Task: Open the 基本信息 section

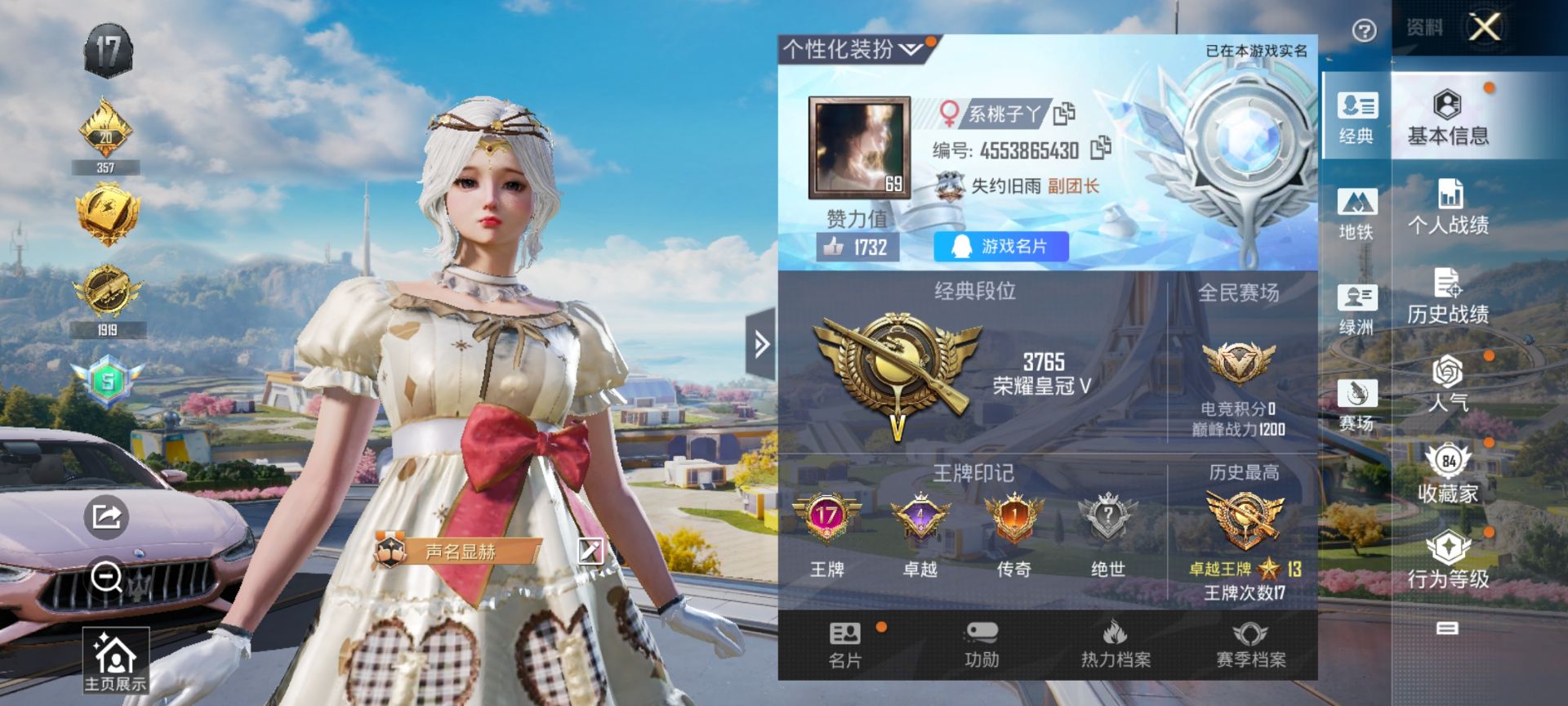Action: 1448,118
